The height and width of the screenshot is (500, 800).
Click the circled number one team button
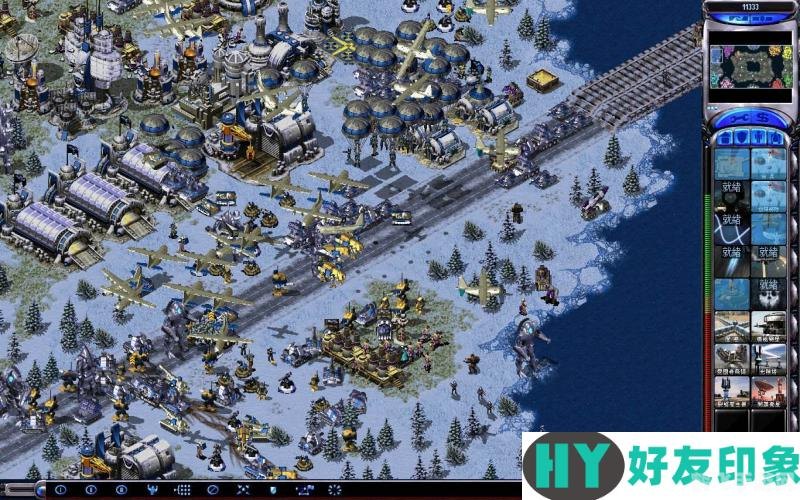(x=58, y=490)
